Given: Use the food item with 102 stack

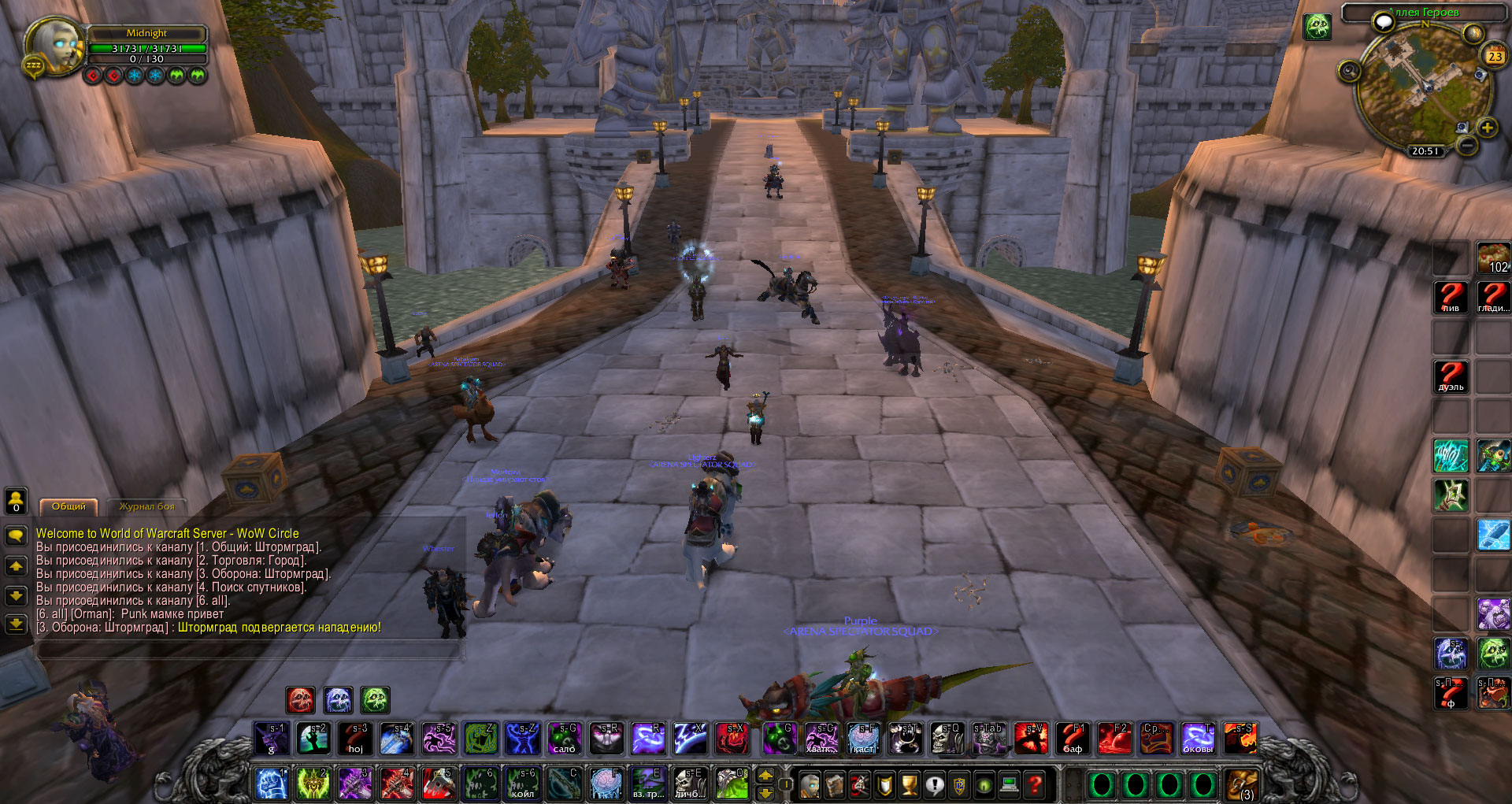Looking at the screenshot, I should tap(1492, 258).
